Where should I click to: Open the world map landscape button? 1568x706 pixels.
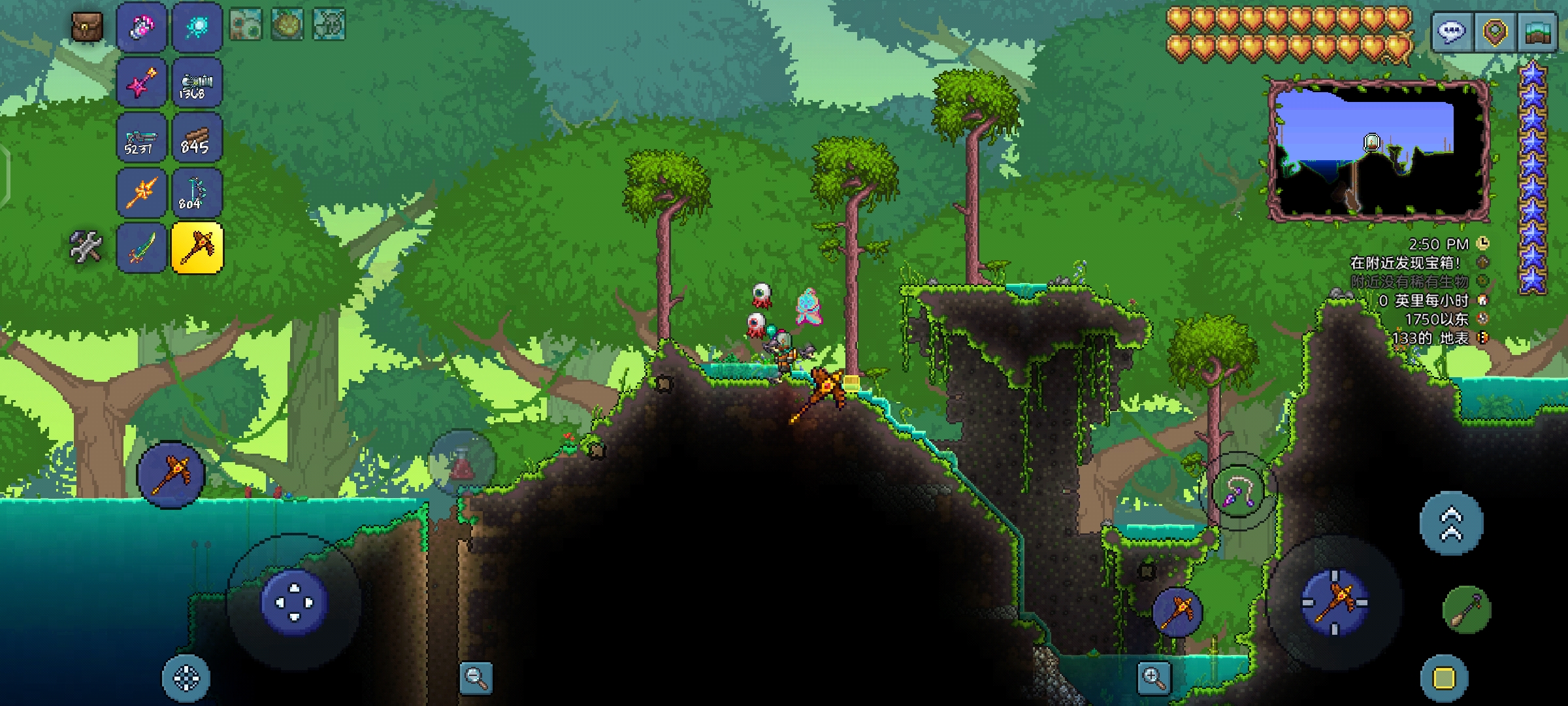1537,31
